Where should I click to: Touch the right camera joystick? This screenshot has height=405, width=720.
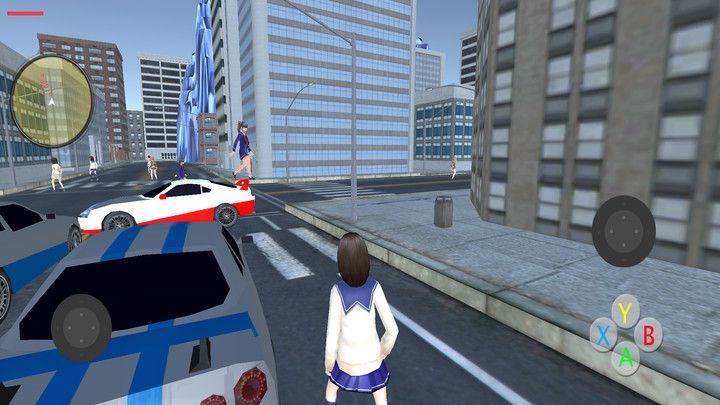[623, 230]
